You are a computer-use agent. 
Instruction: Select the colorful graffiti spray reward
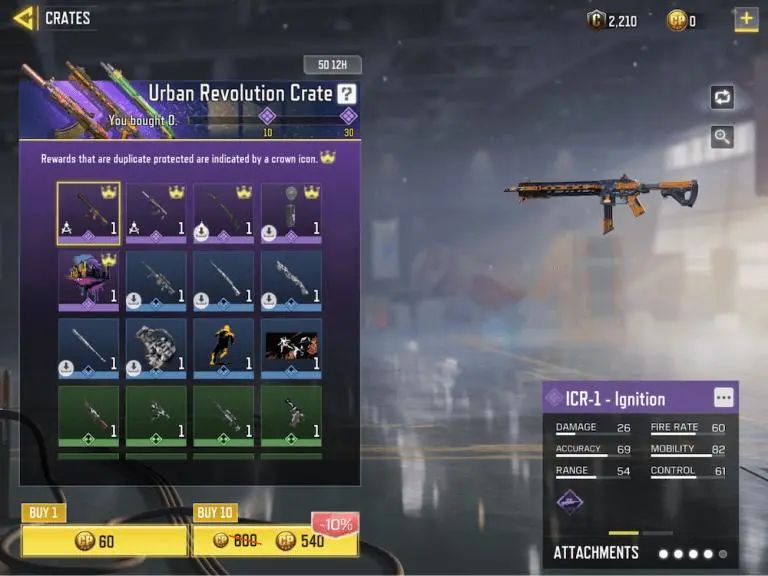[88, 280]
